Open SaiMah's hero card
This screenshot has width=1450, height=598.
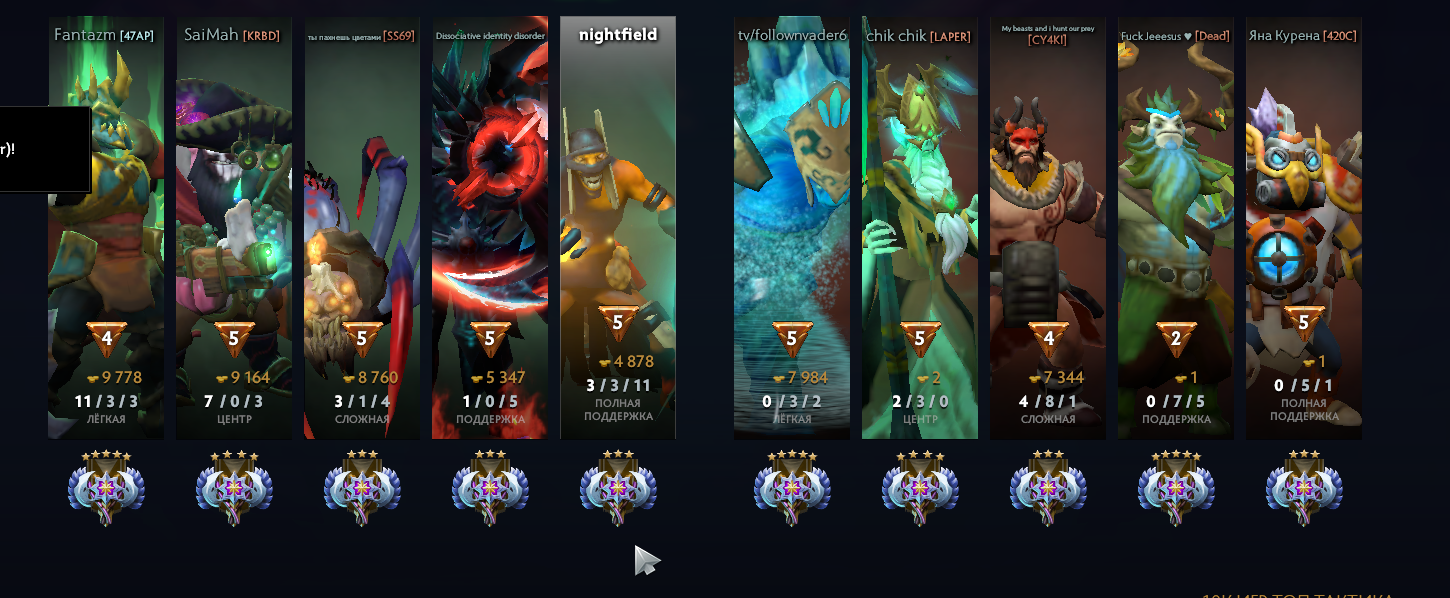pyautogui.click(x=234, y=230)
